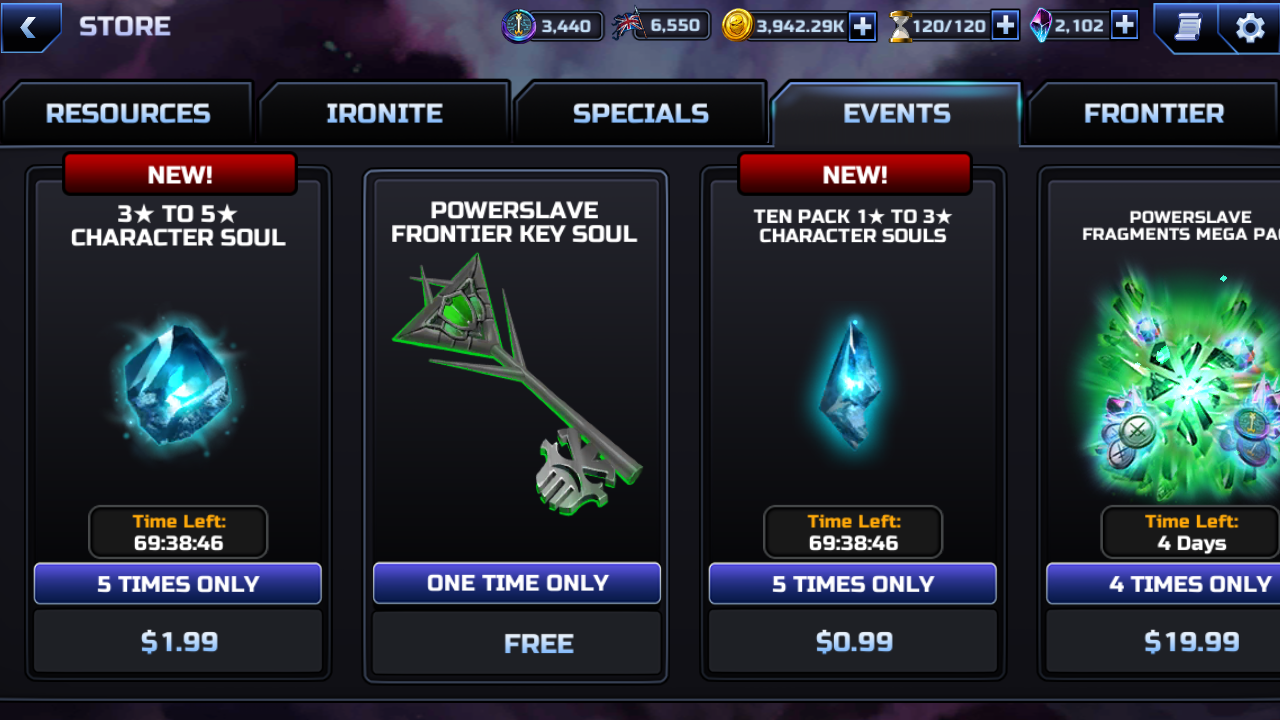This screenshot has width=1280, height=720.
Task: Add more ironite crystals with plus button
Action: pos(1124,26)
